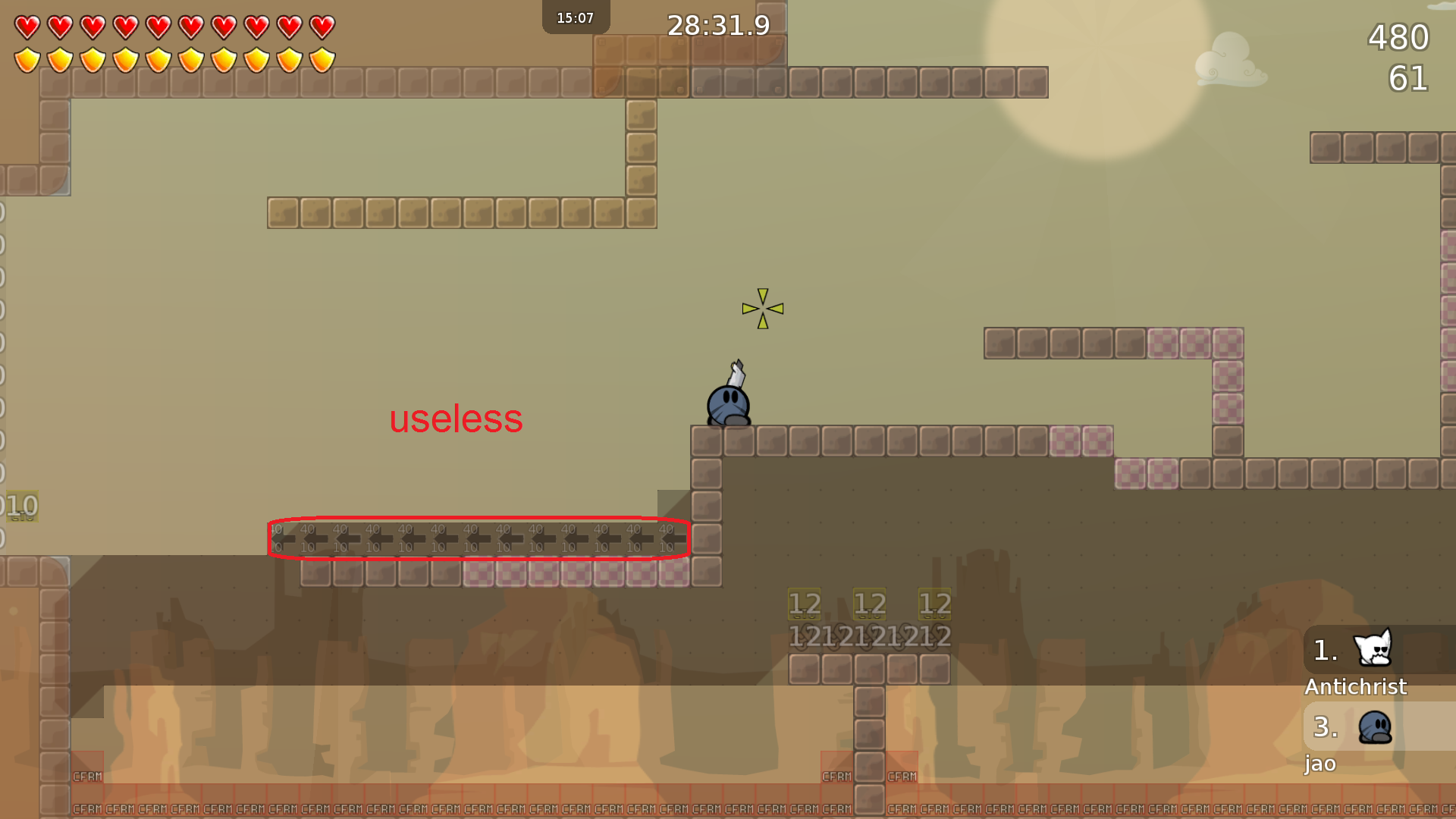Click the 'jao' name label
1456x819 pixels.
pyautogui.click(x=1320, y=764)
